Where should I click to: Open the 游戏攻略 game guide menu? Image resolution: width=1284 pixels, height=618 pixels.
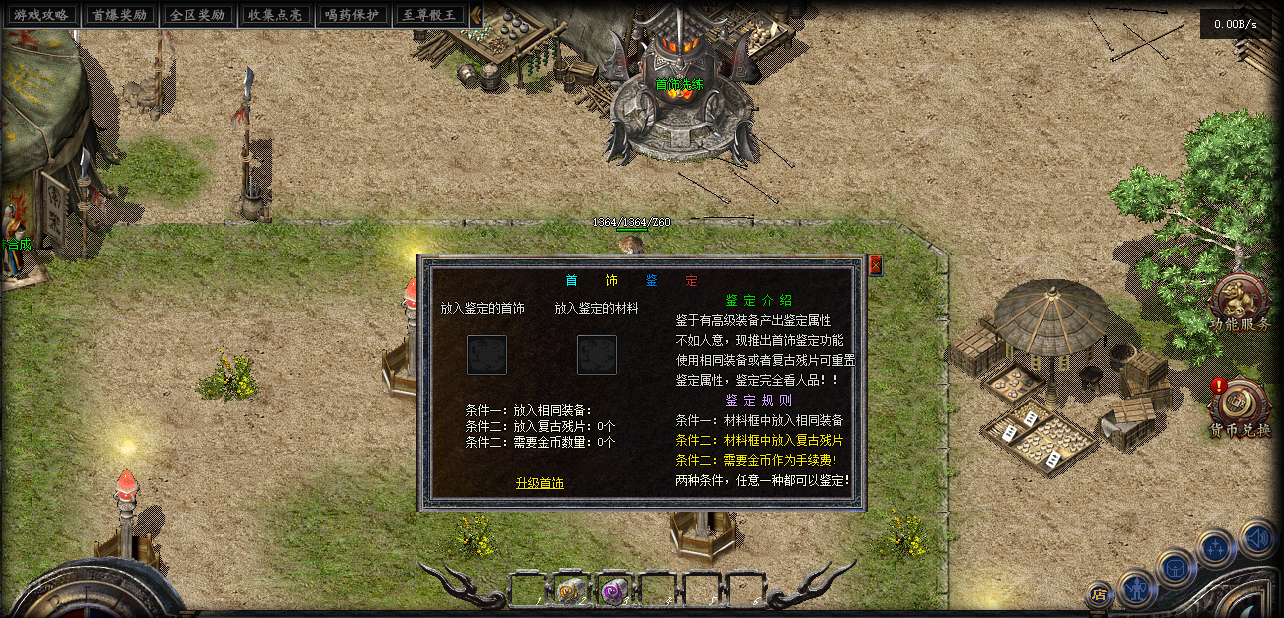(x=41, y=15)
